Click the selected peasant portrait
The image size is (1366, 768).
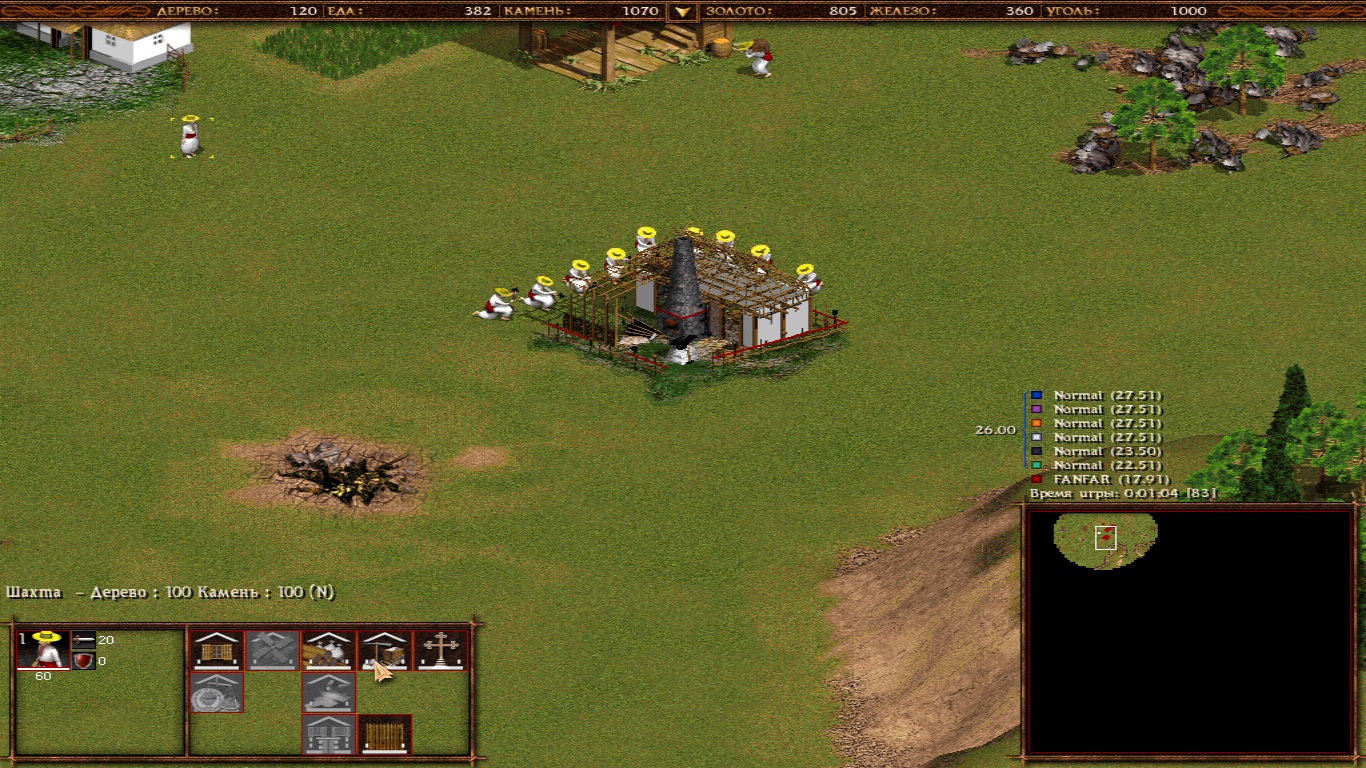tap(44, 650)
